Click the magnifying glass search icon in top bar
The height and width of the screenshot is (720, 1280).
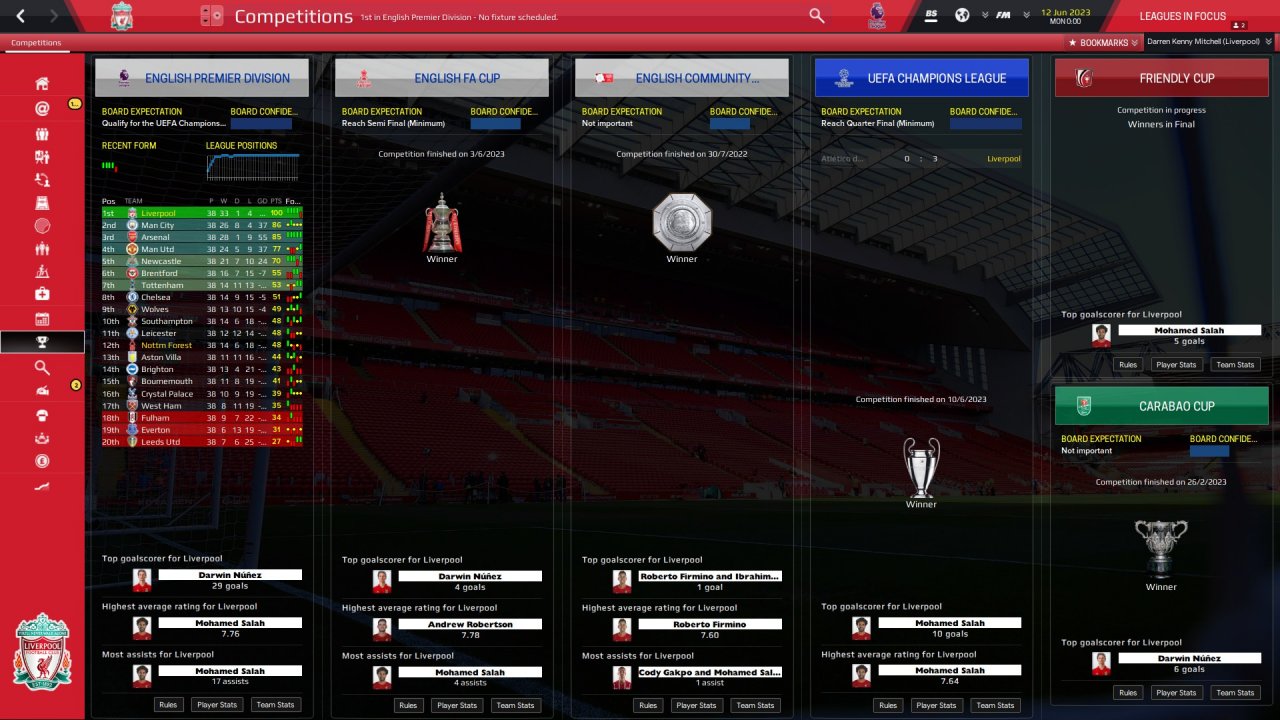click(x=817, y=16)
